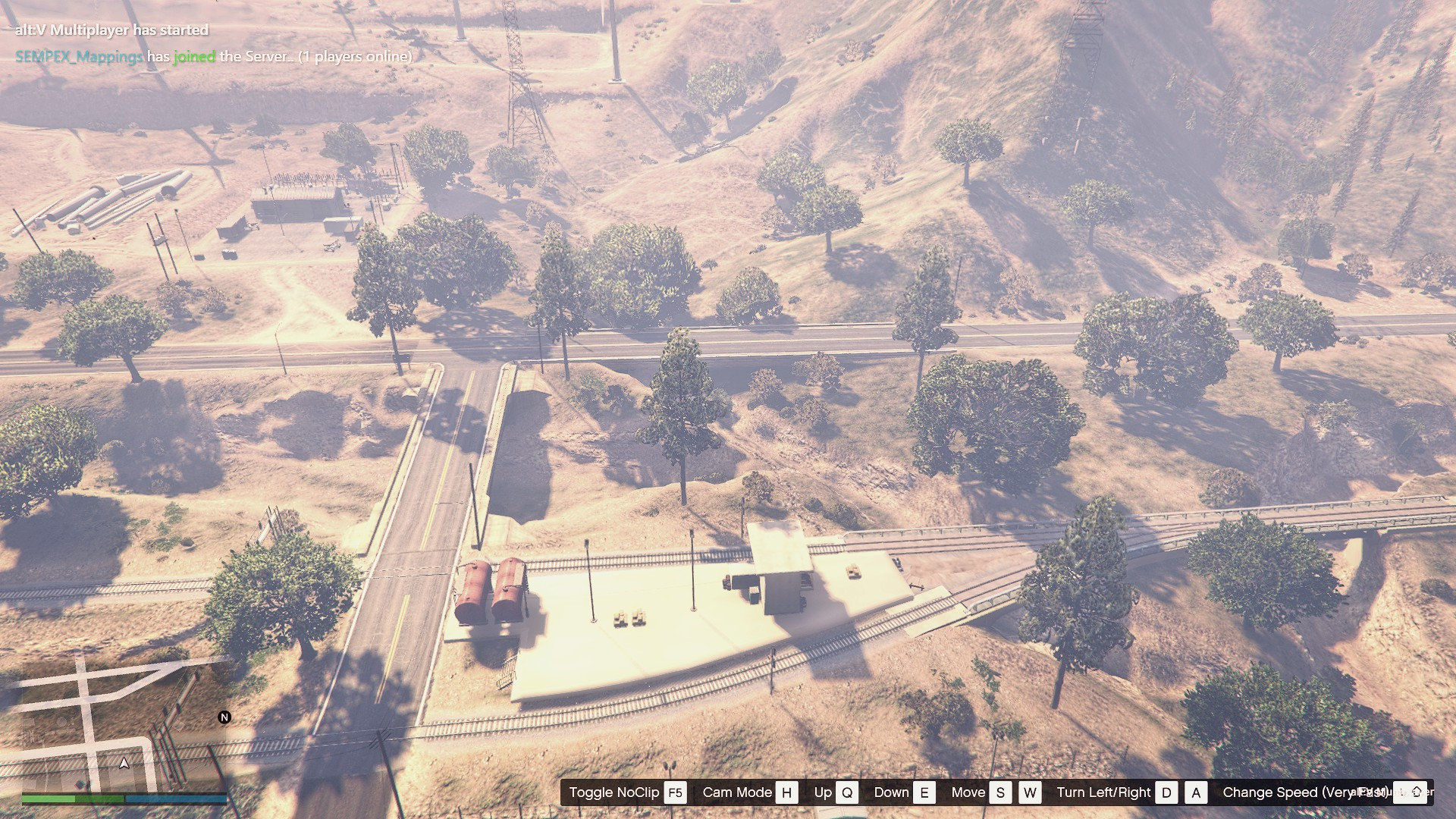This screenshot has height=819, width=1456.
Task: Click the player arrow on the minimap
Action: tap(124, 763)
